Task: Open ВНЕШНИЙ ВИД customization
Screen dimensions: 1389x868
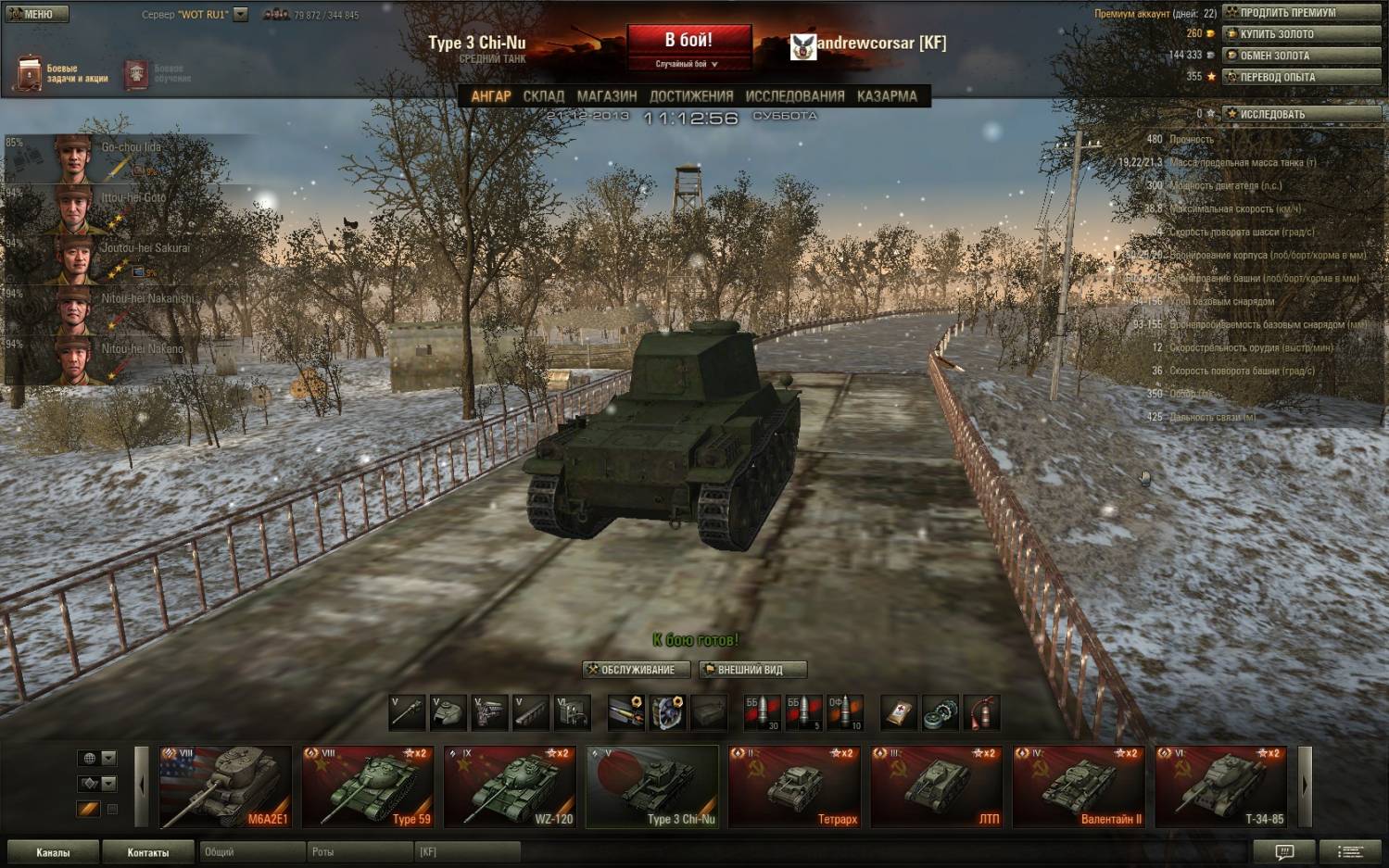Action: pyautogui.click(x=752, y=670)
